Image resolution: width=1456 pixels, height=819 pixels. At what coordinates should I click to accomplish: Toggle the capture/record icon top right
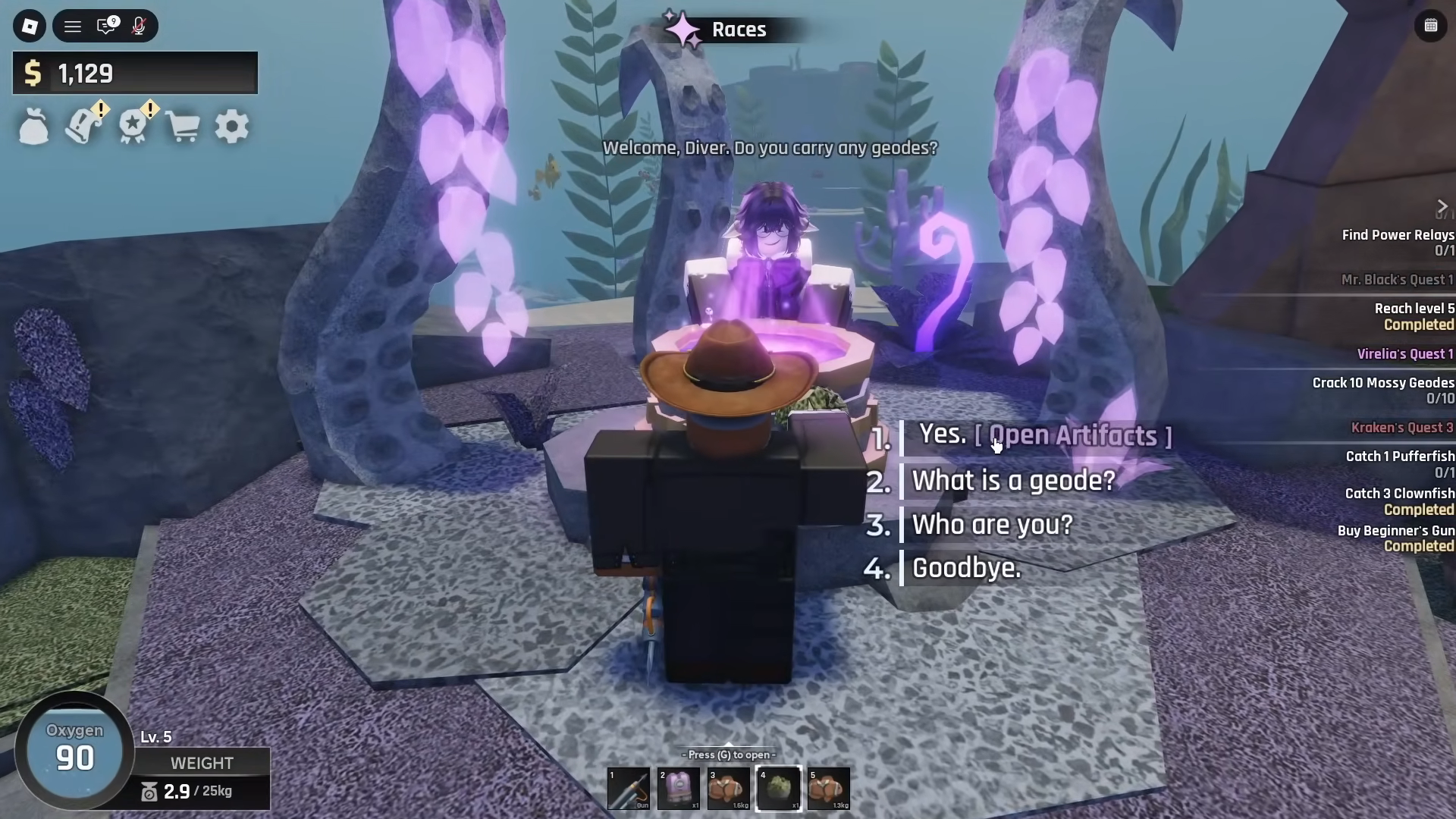pos(1432,25)
